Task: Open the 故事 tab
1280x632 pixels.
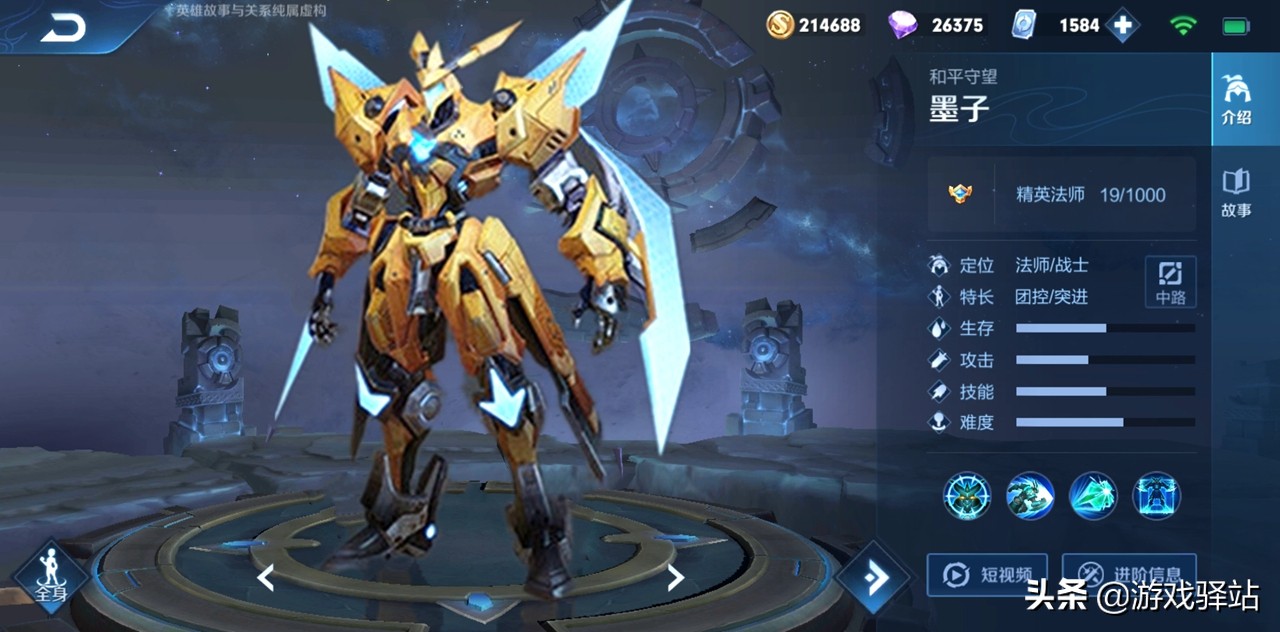Action: tap(1237, 193)
